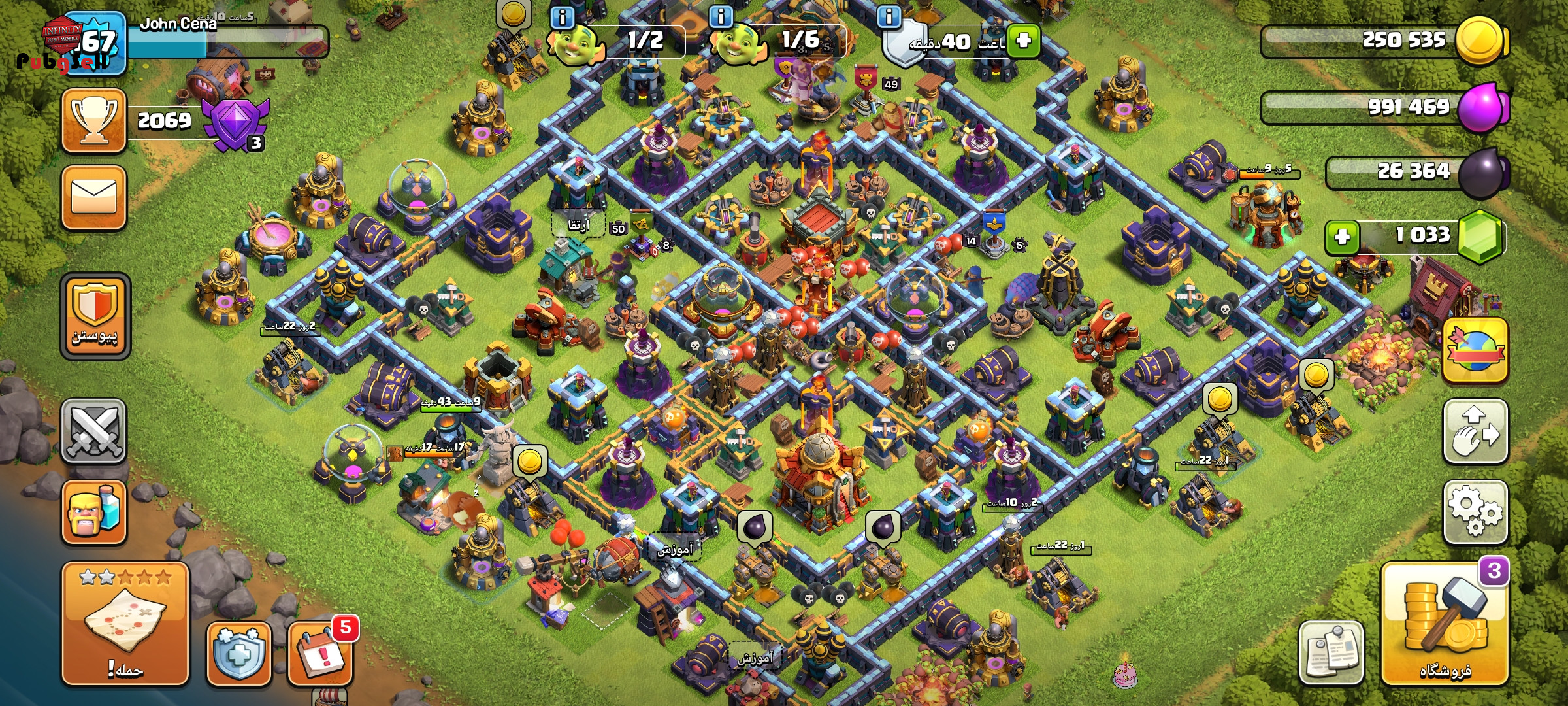Open the attack map button

pyautogui.click(x=125, y=624)
